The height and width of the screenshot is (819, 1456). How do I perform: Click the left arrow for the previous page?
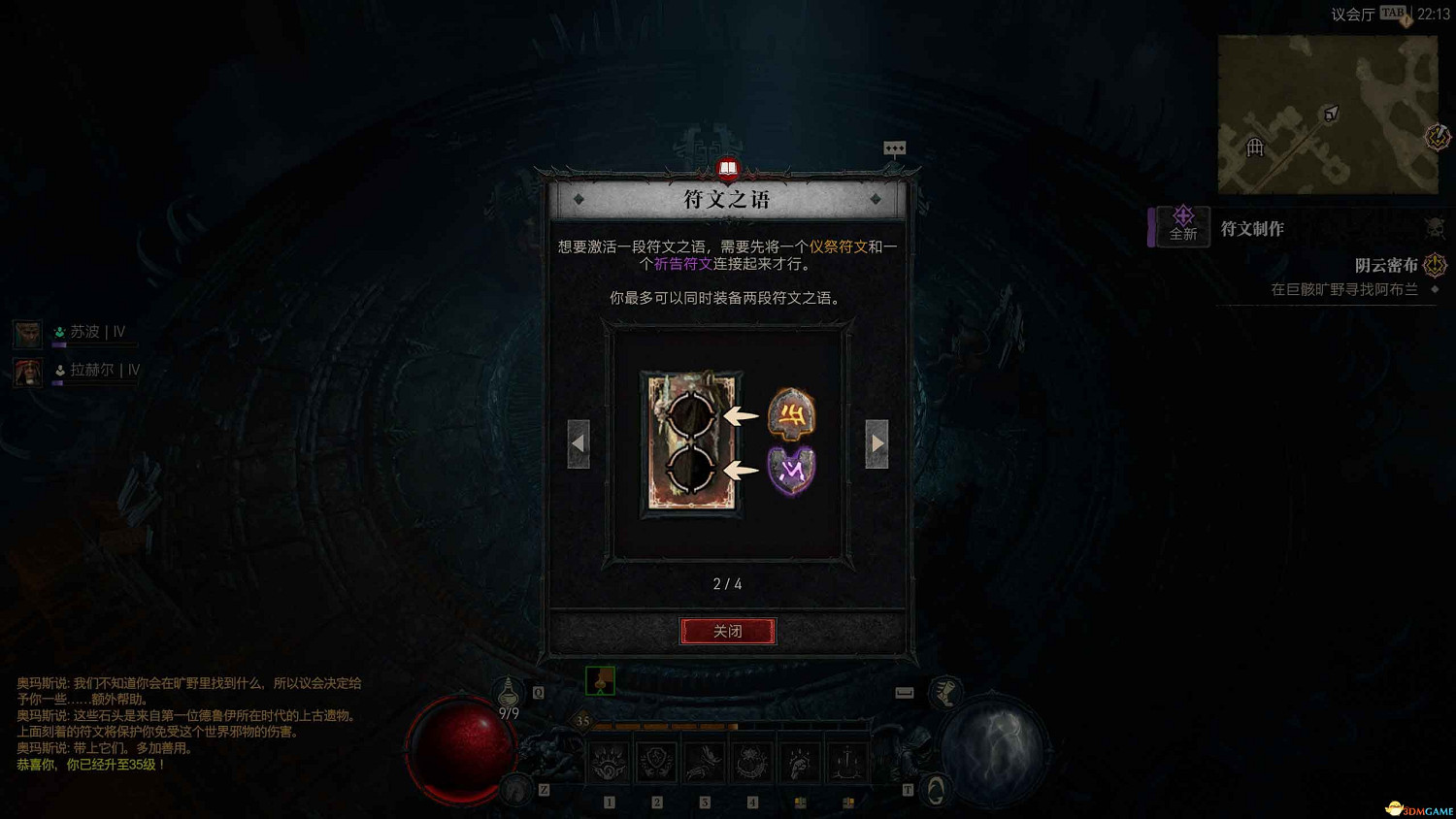pyautogui.click(x=579, y=442)
